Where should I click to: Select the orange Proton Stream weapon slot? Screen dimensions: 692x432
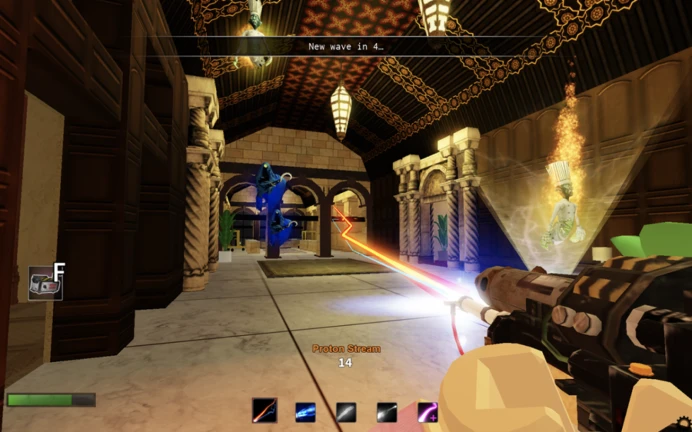pos(265,411)
